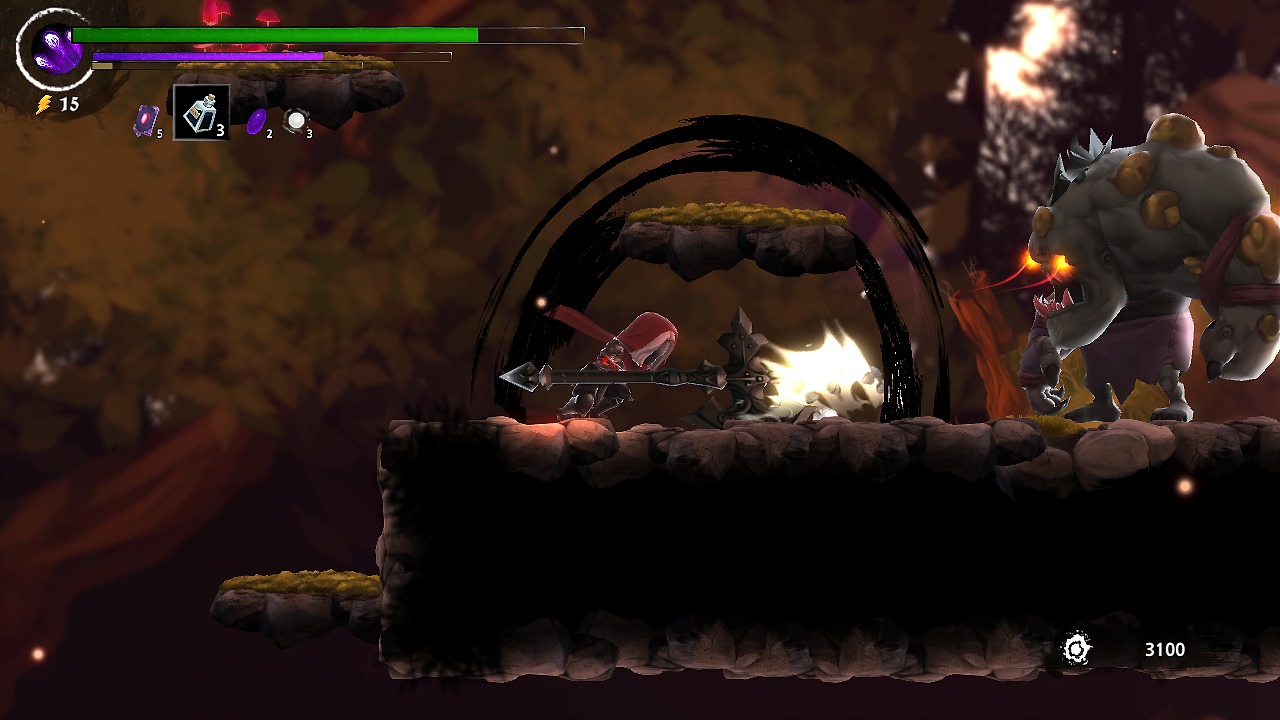Click the count badge showing 3 potions

[x=220, y=131]
